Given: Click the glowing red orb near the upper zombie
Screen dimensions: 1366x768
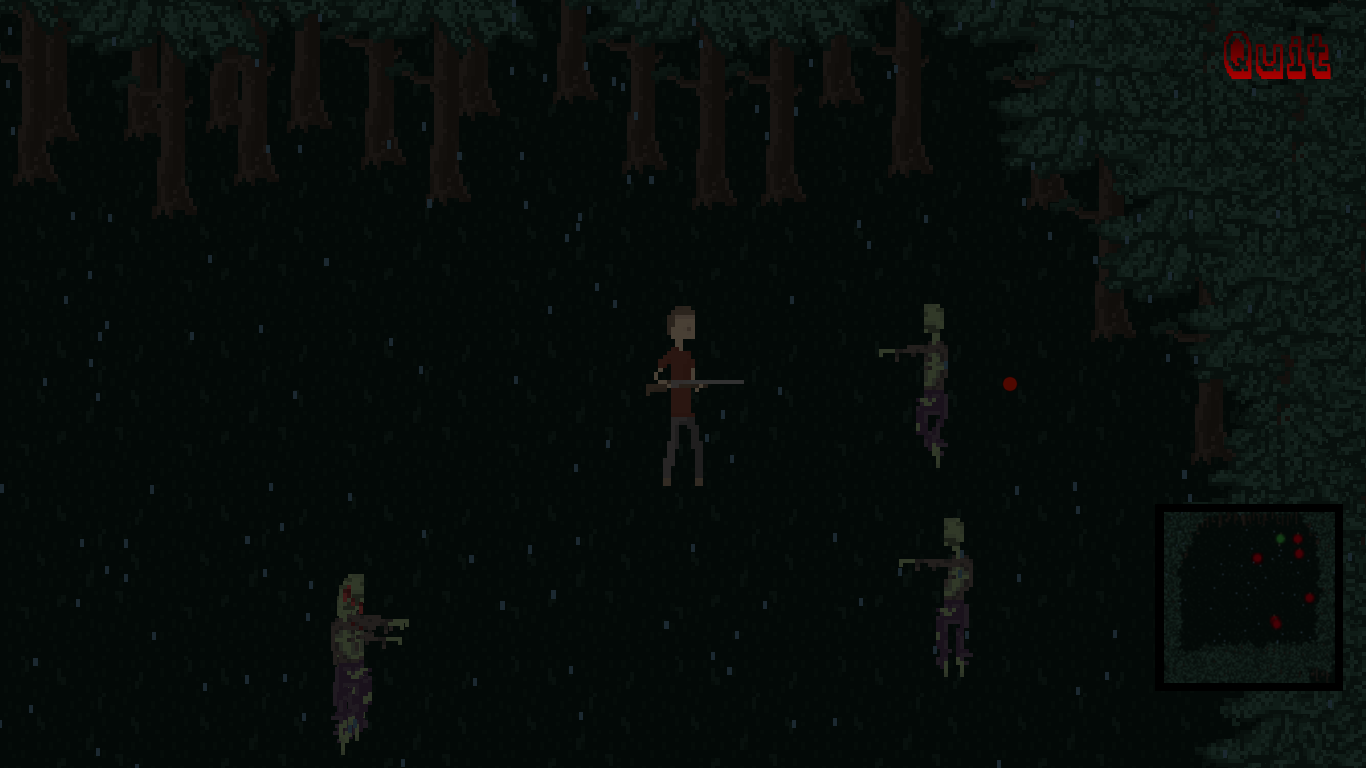Looking at the screenshot, I should [x=1010, y=383].
